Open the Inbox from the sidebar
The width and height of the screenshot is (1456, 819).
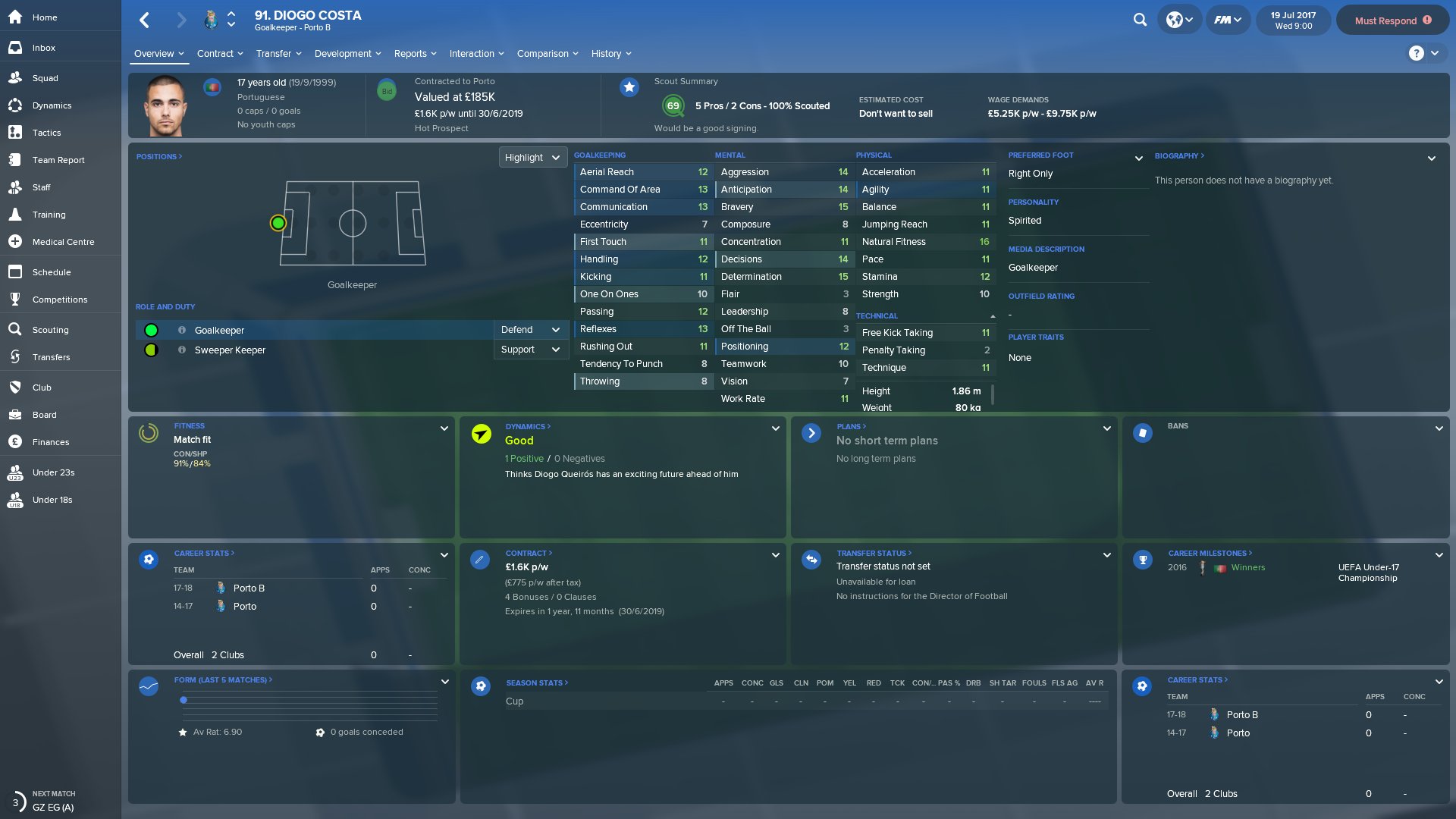(x=43, y=48)
